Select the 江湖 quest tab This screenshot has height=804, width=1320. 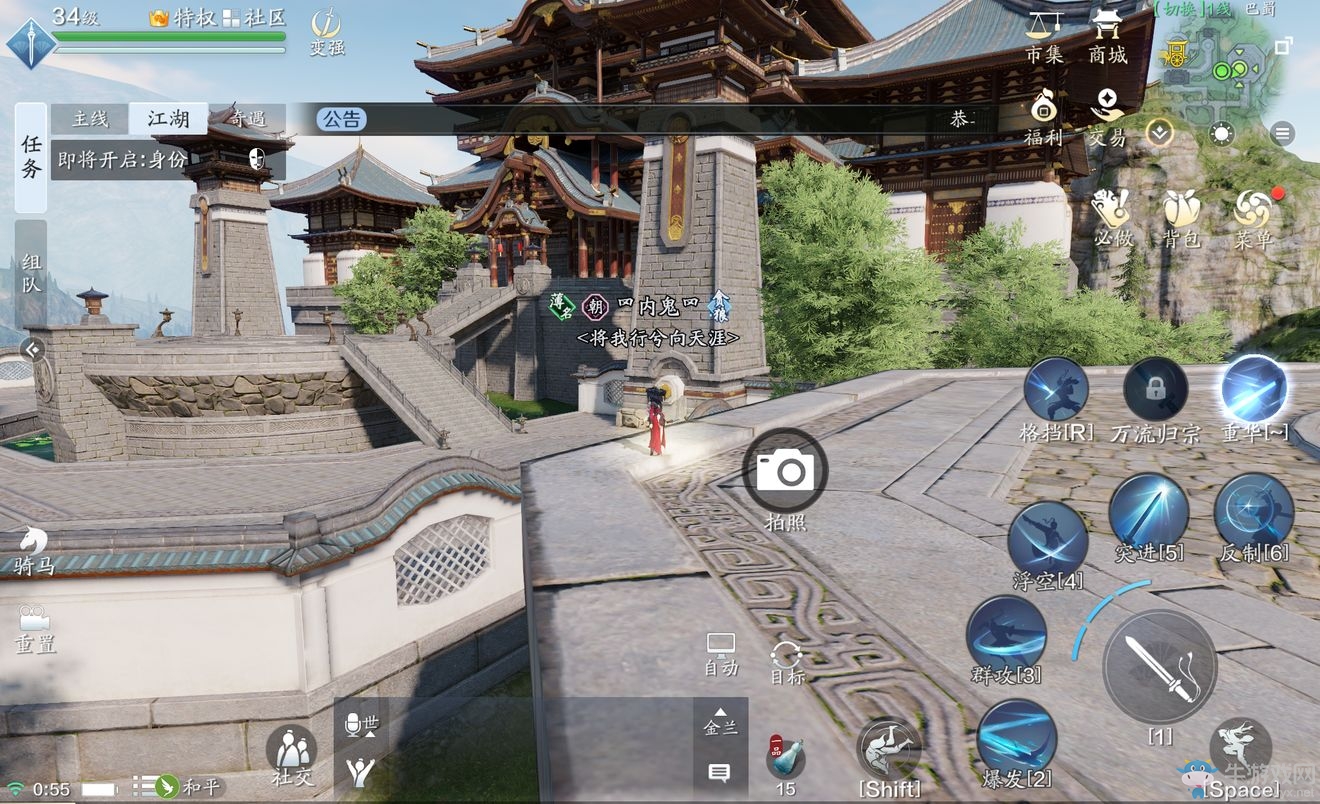(168, 119)
